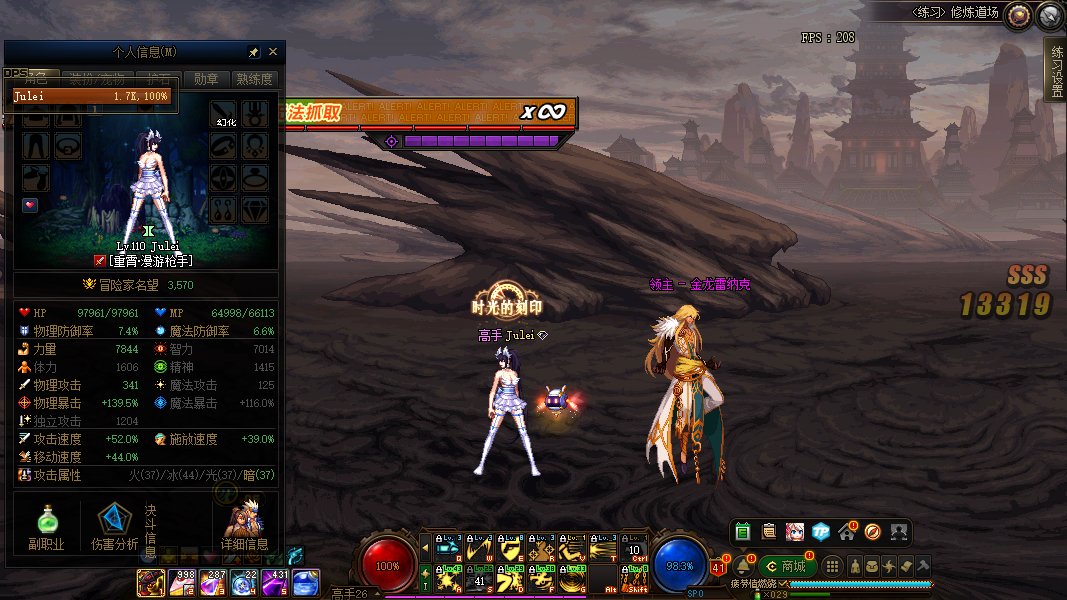
Task: Open the green calendar icon
Action: click(x=742, y=531)
